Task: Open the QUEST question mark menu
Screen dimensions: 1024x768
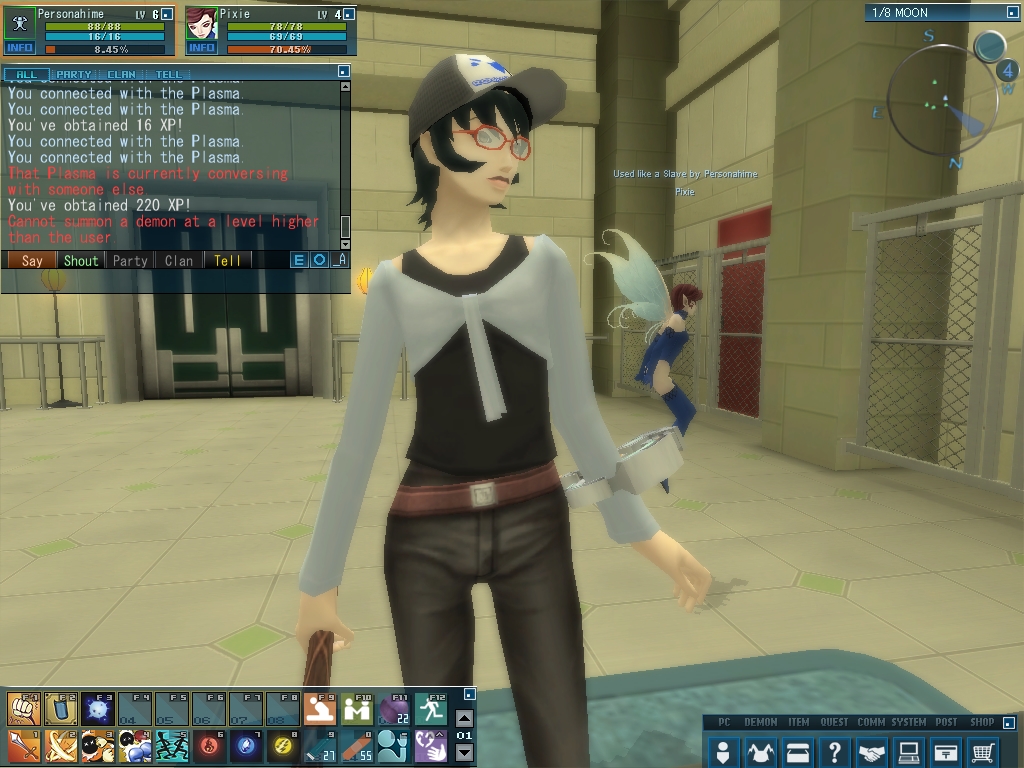Action: 834,751
